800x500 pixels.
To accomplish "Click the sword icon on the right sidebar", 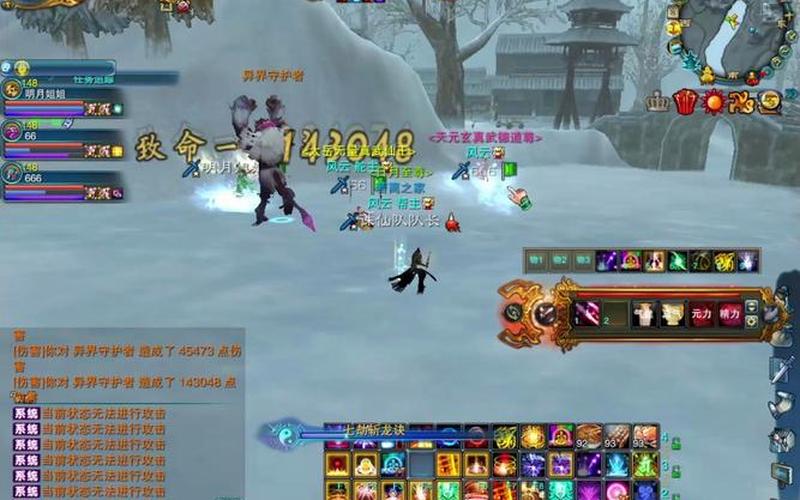I will pyautogui.click(x=781, y=370).
